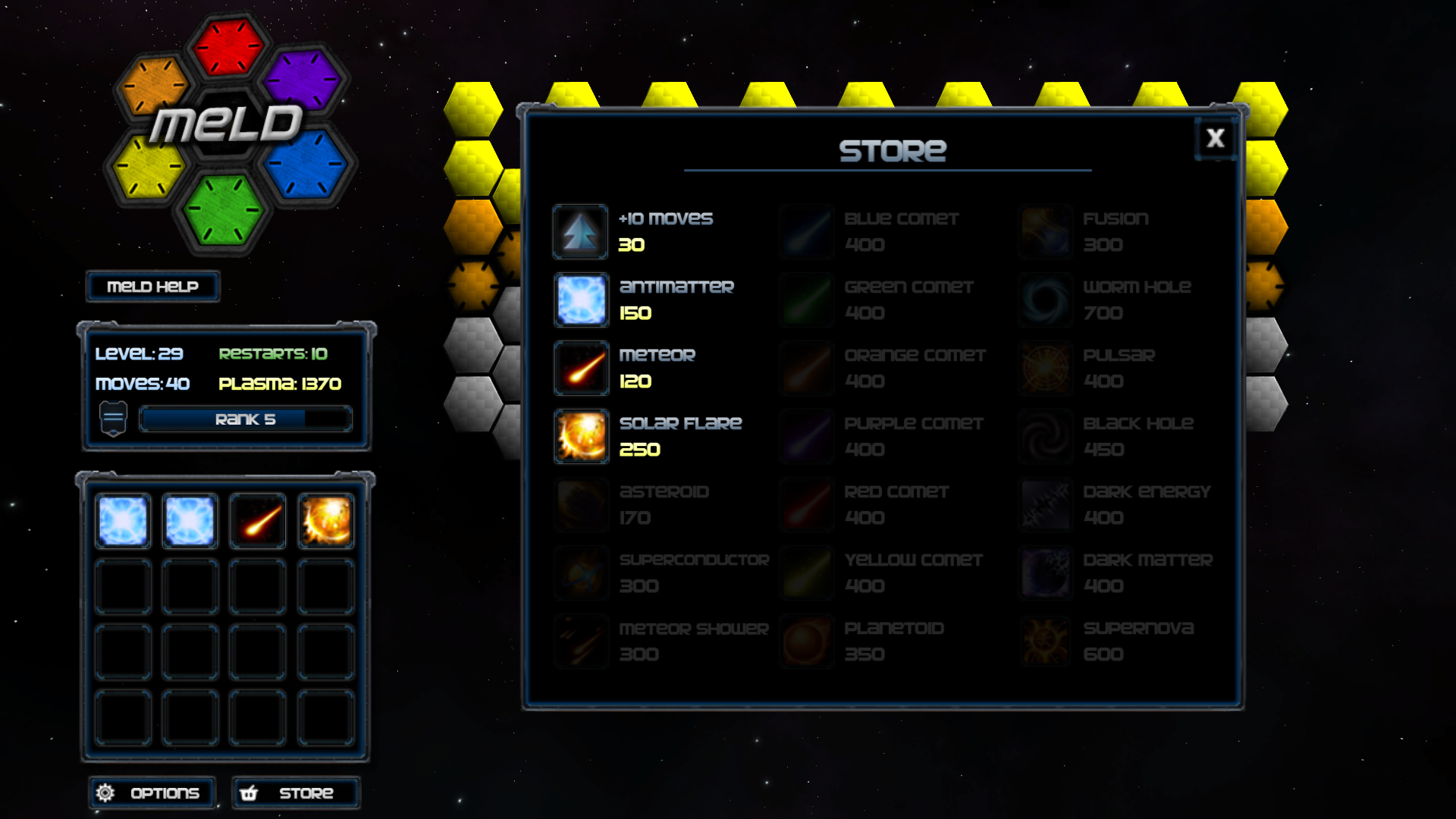This screenshot has height=819, width=1456.
Task: Buy the Antimatter powerup
Action: [580, 300]
